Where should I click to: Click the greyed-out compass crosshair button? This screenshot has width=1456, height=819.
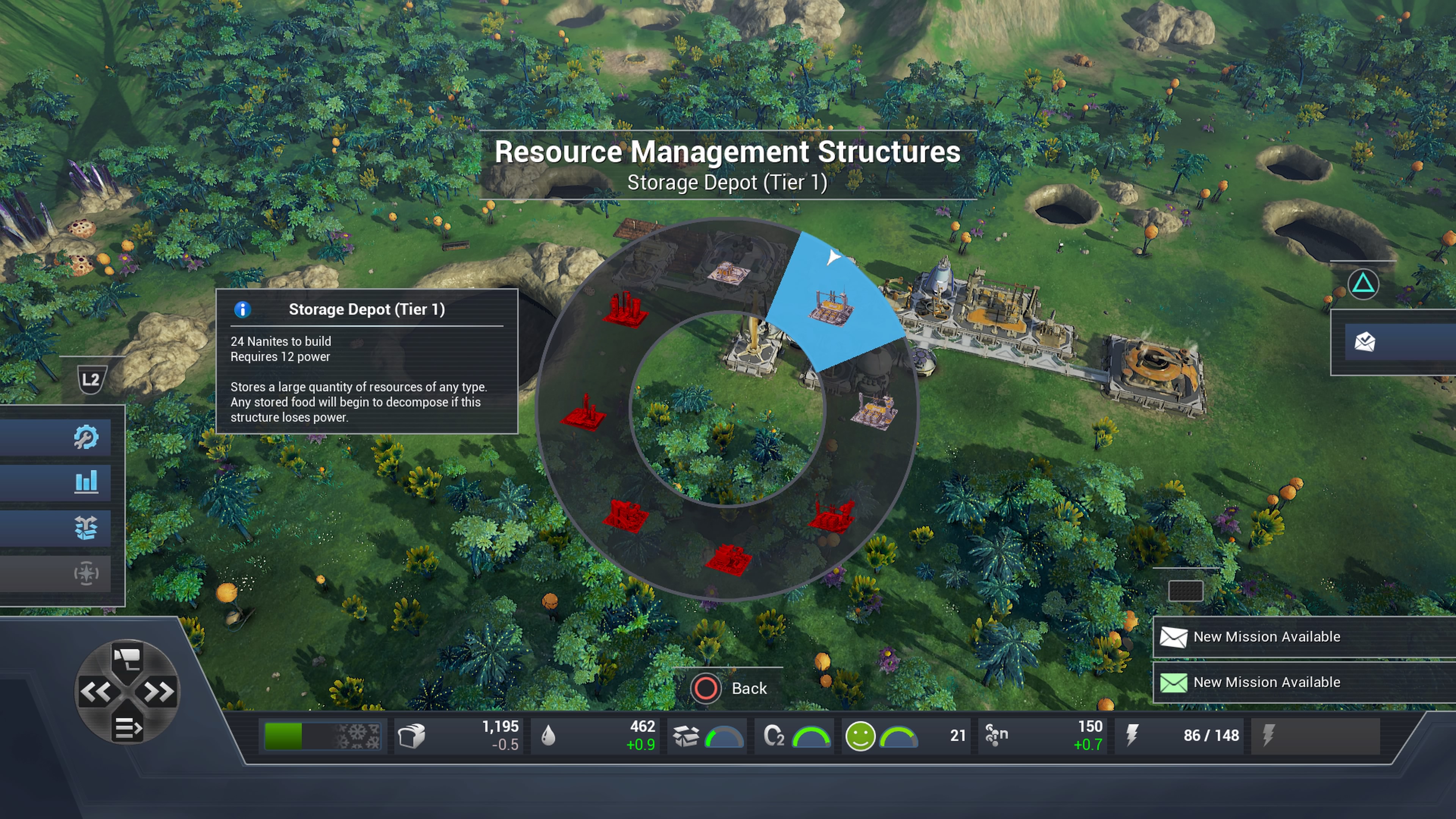coord(85,573)
